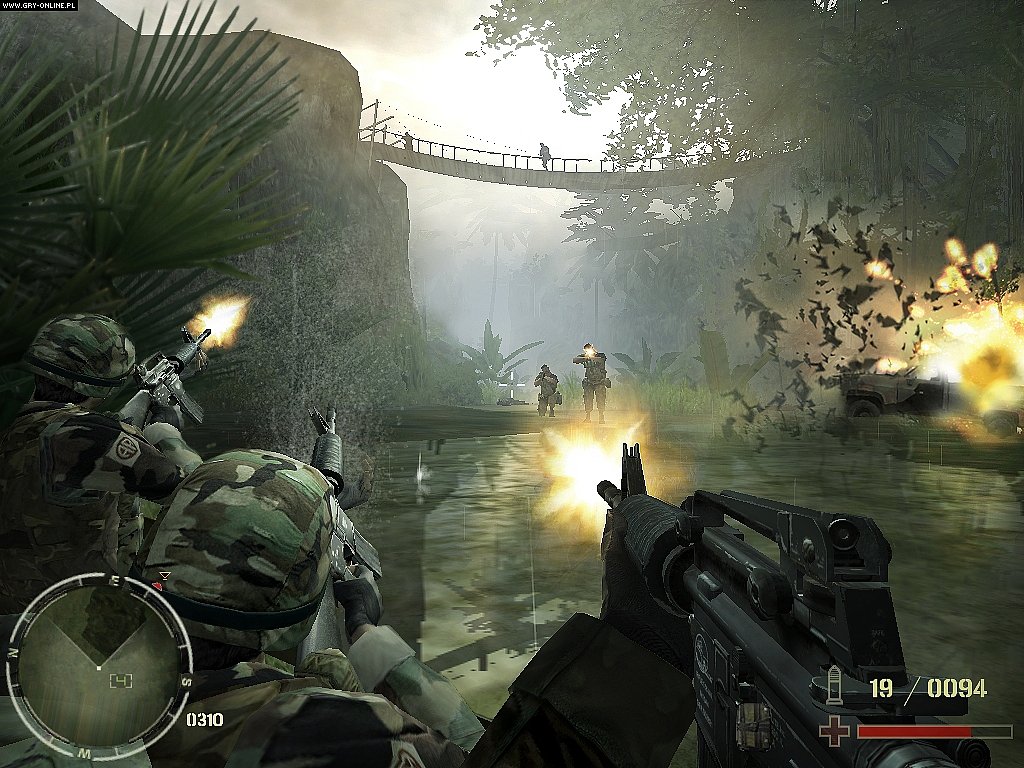The width and height of the screenshot is (1024, 768).
Task: Select the bracketed objective marker on the minimap
Action: pyautogui.click(x=121, y=681)
